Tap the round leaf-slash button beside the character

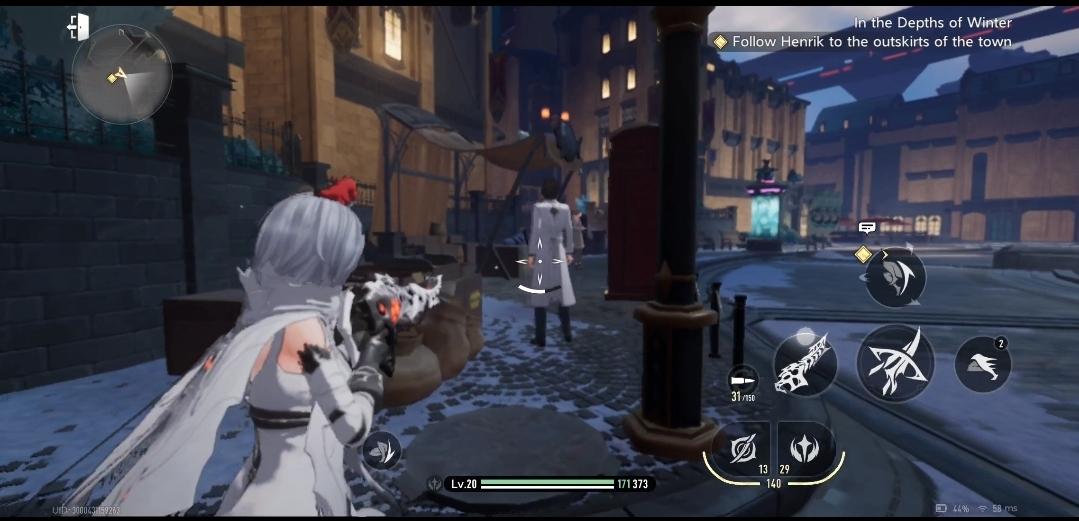(381, 450)
